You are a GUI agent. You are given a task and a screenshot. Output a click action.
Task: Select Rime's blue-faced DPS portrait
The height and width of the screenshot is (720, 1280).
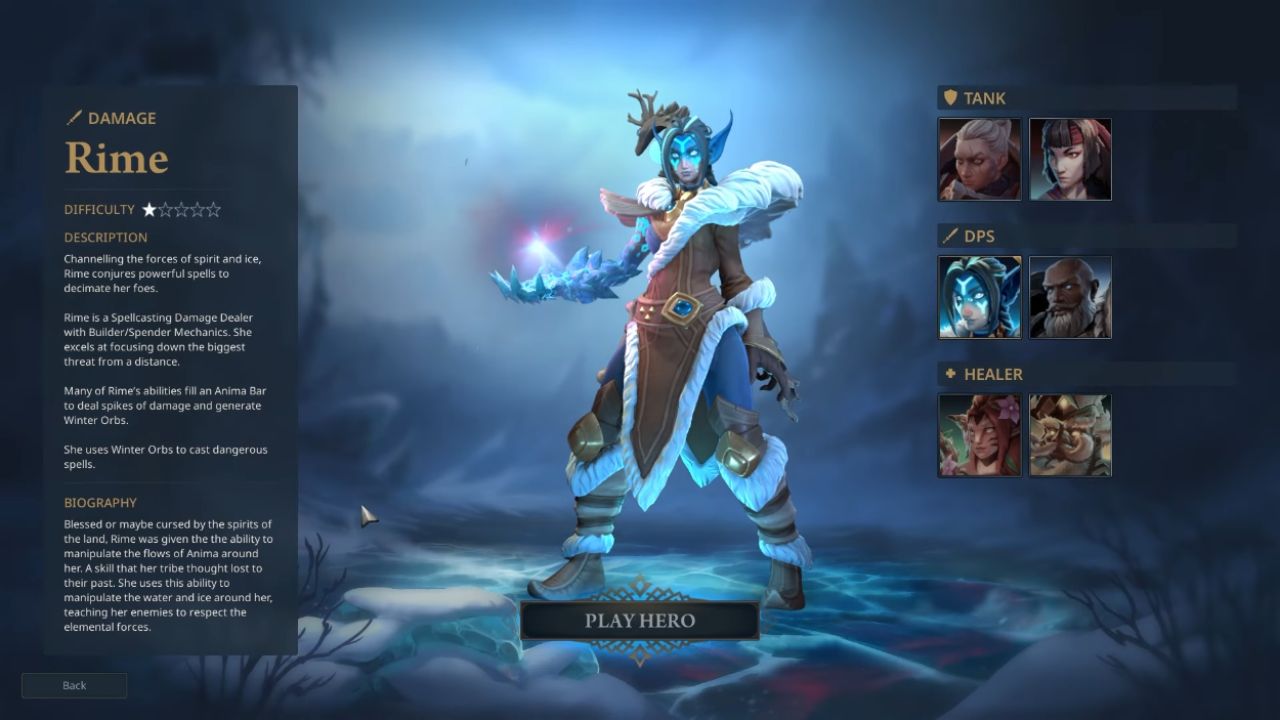click(980, 297)
